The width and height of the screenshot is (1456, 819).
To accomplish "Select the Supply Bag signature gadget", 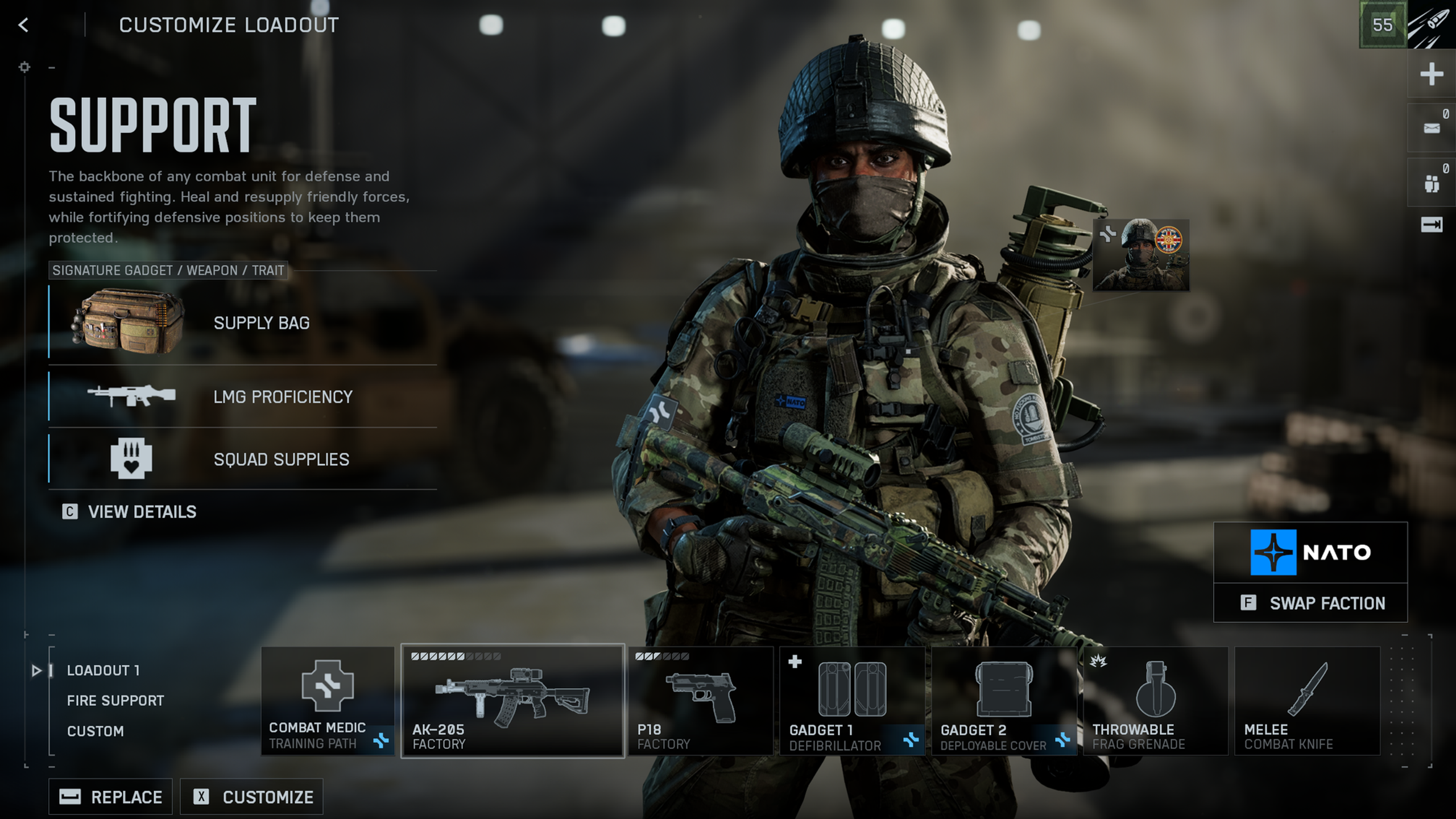I will (131, 322).
